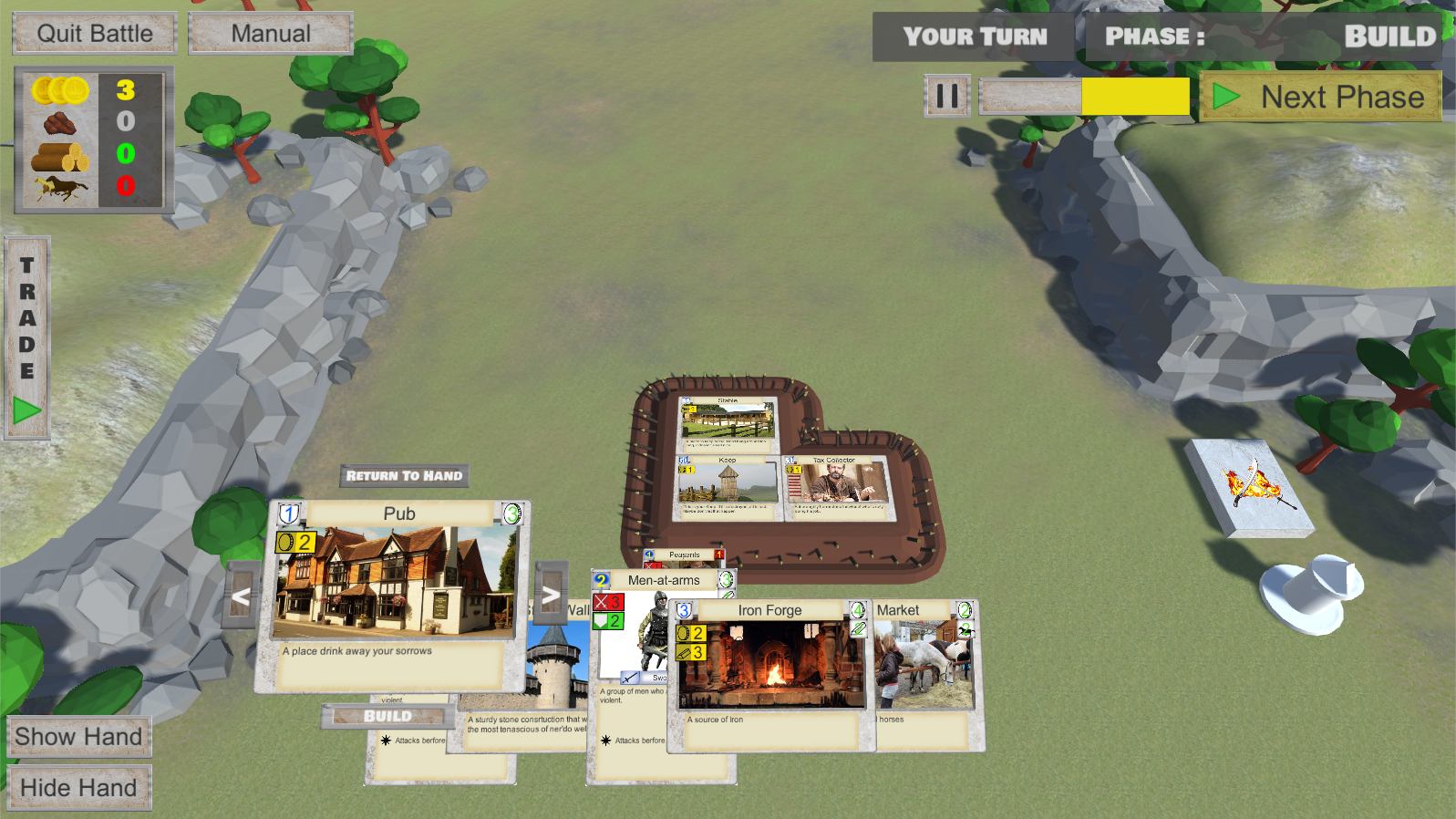This screenshot has height=819, width=1456.
Task: Advance with Next Phase button
Action: (1320, 97)
